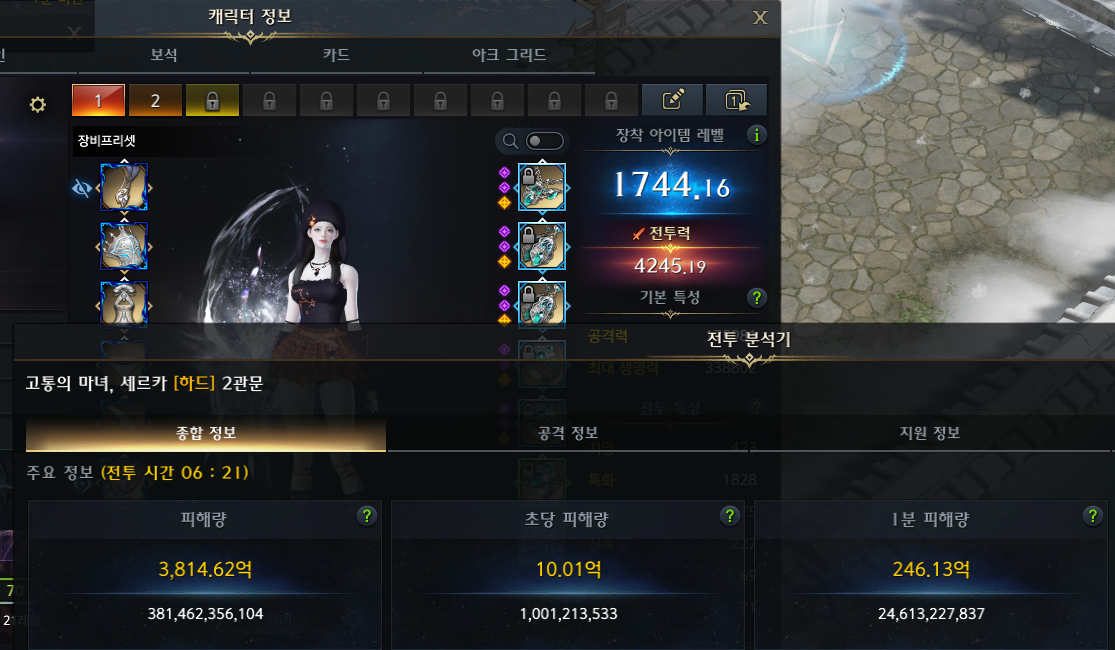Click the gold locked preset slot
Screen dimensions: 1115x650
[212, 101]
